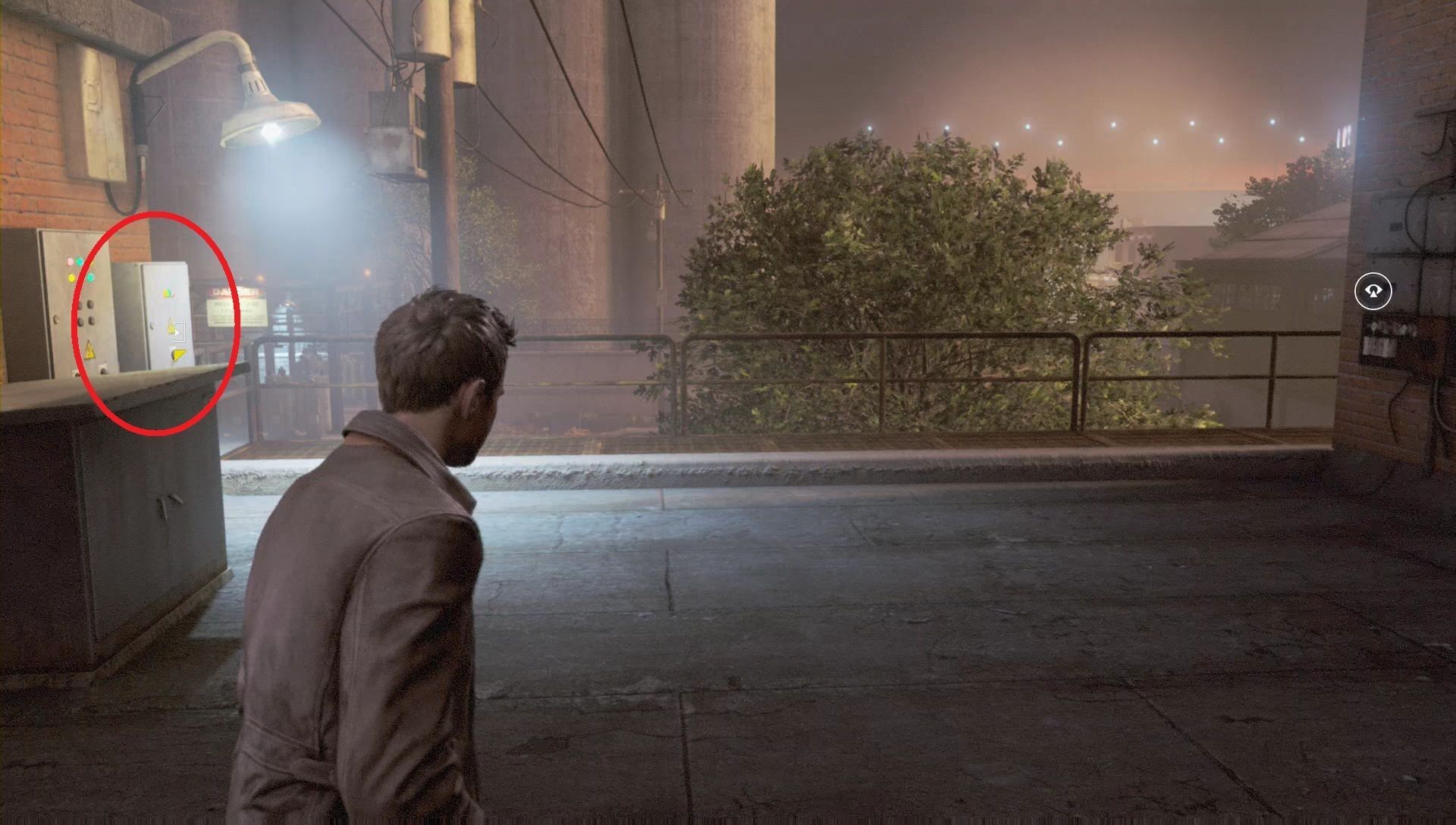Viewport: 1456px width, 825px height.
Task: Click the circular eye icon marker
Action: [1373, 291]
